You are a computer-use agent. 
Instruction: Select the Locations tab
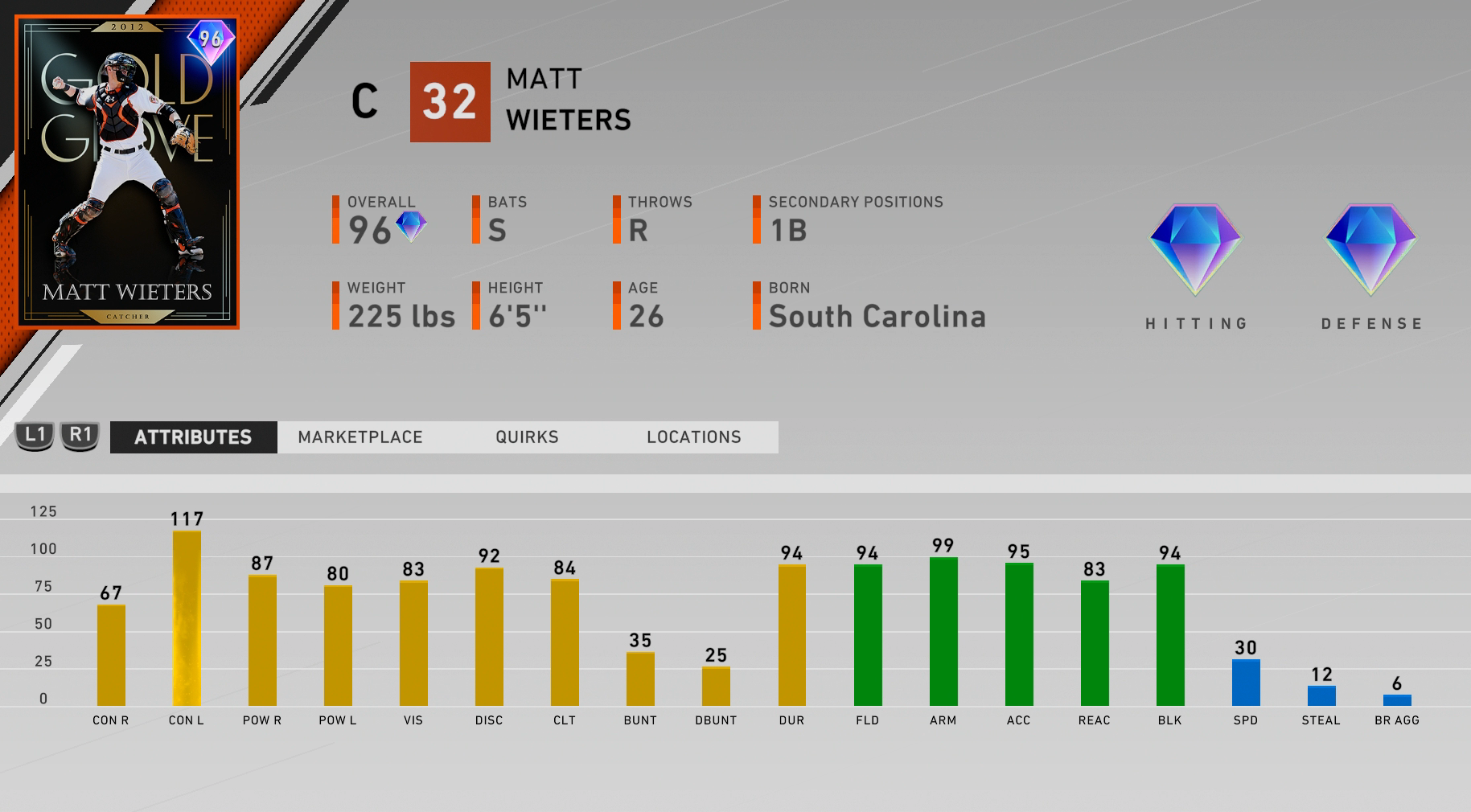(x=693, y=437)
